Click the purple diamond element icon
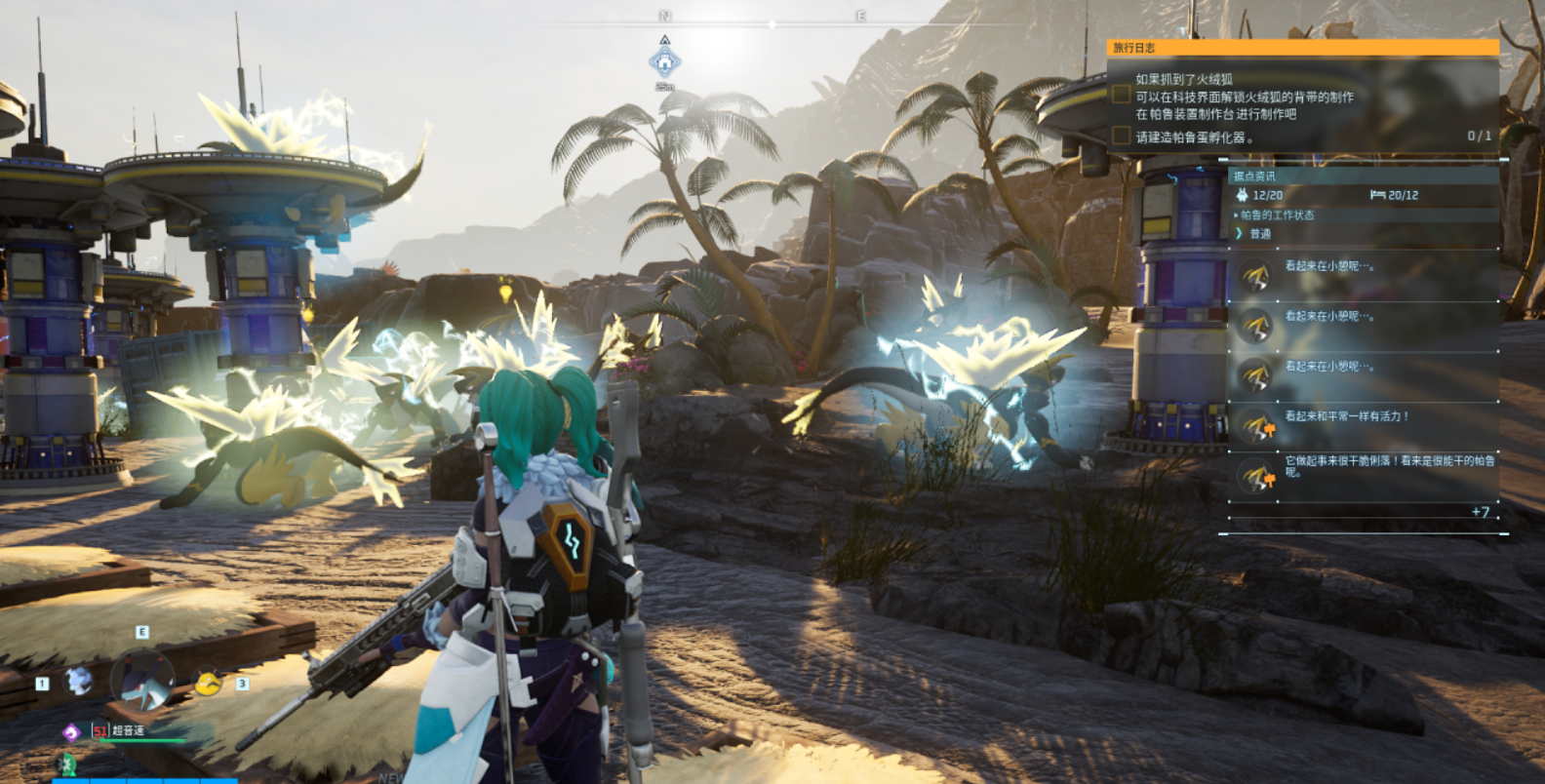Viewport: 1545px width, 784px height. coord(71,731)
